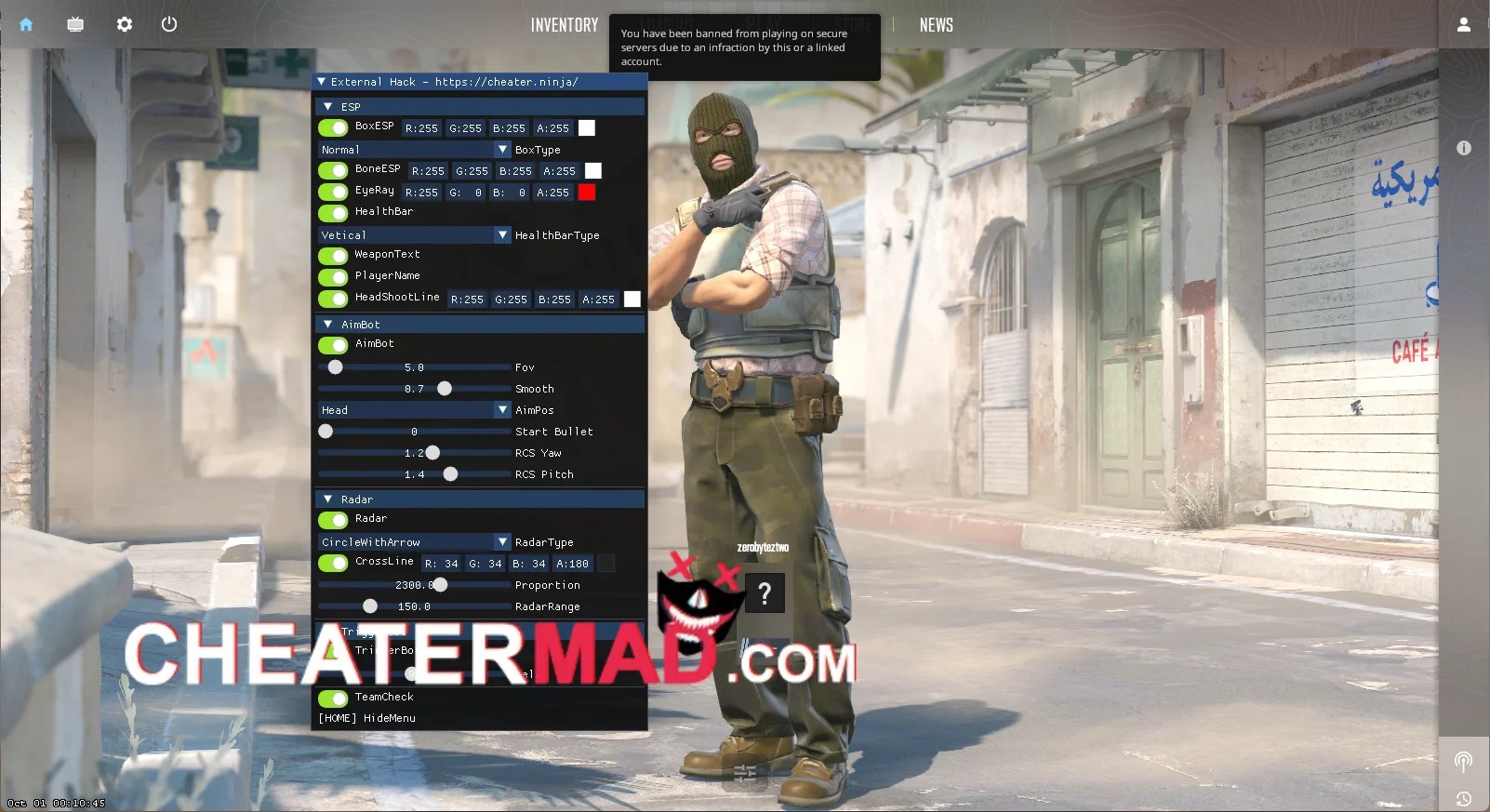Disable the AimBot toggle
Image resolution: width=1490 pixels, height=812 pixels.
334,345
